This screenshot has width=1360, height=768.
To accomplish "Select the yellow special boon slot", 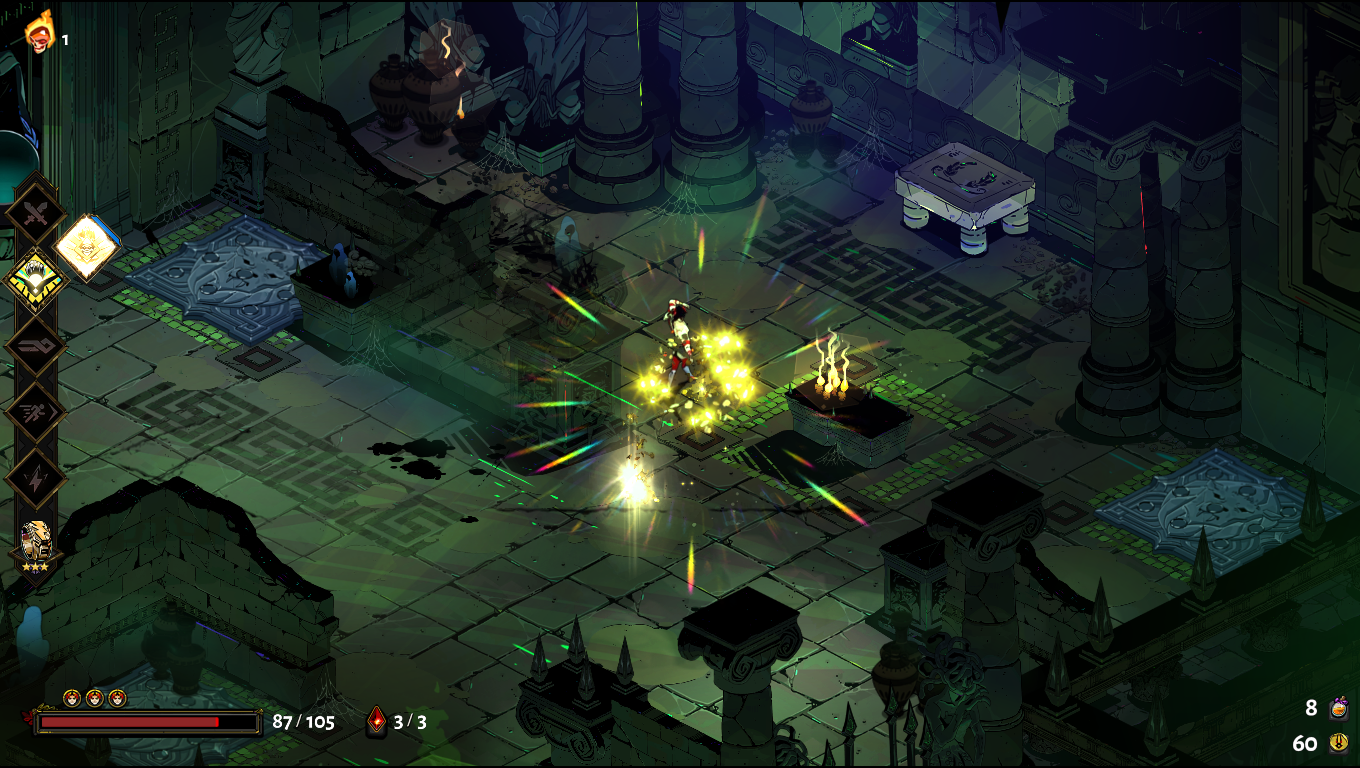I will click(35, 279).
